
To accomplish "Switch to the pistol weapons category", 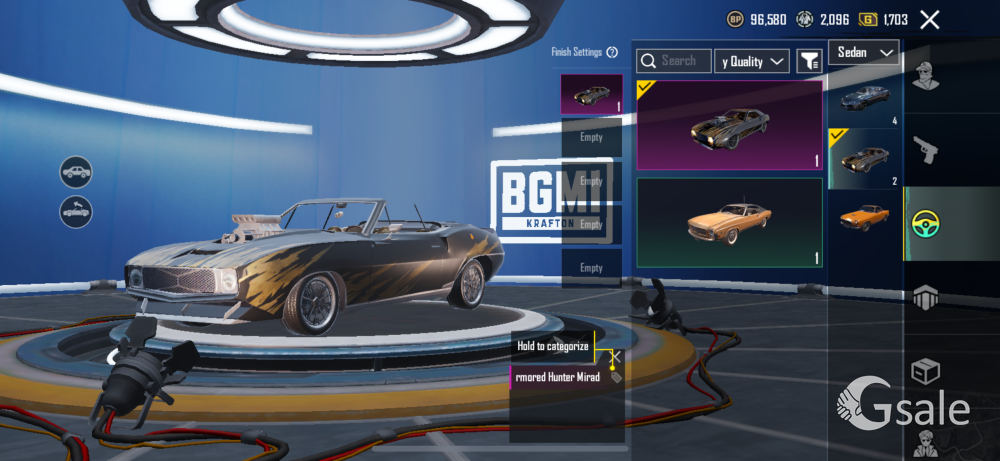I will point(926,150).
